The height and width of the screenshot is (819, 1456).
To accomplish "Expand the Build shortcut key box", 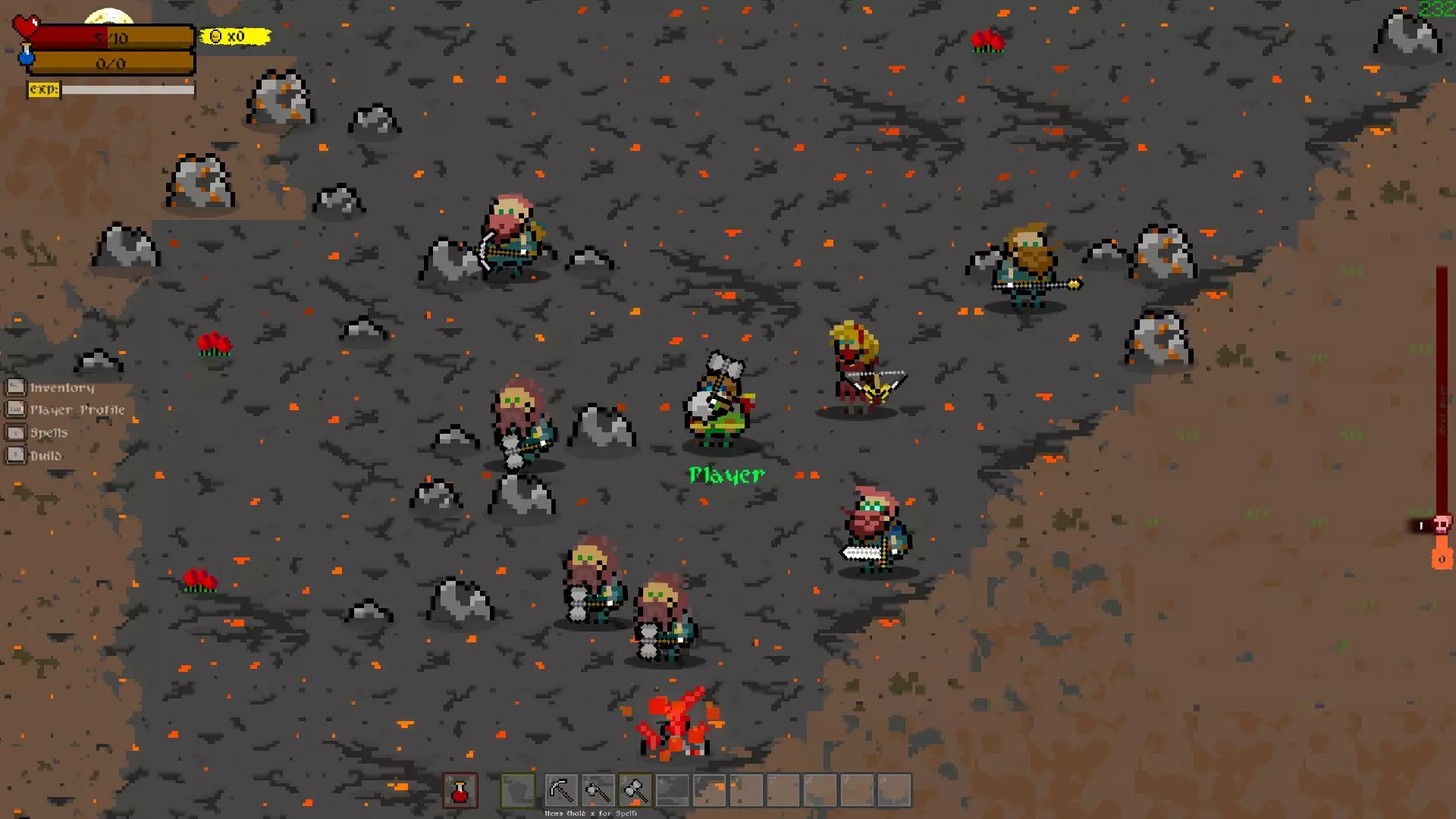I will coord(16,455).
